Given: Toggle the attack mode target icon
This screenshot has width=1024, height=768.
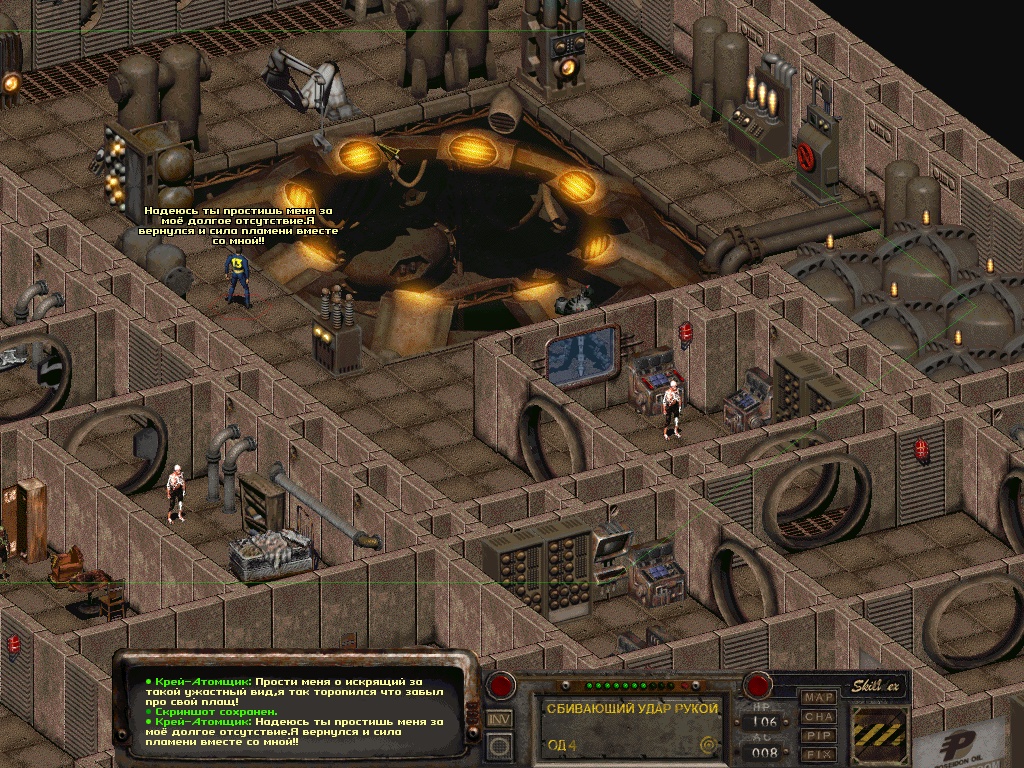Looking at the screenshot, I should [709, 744].
